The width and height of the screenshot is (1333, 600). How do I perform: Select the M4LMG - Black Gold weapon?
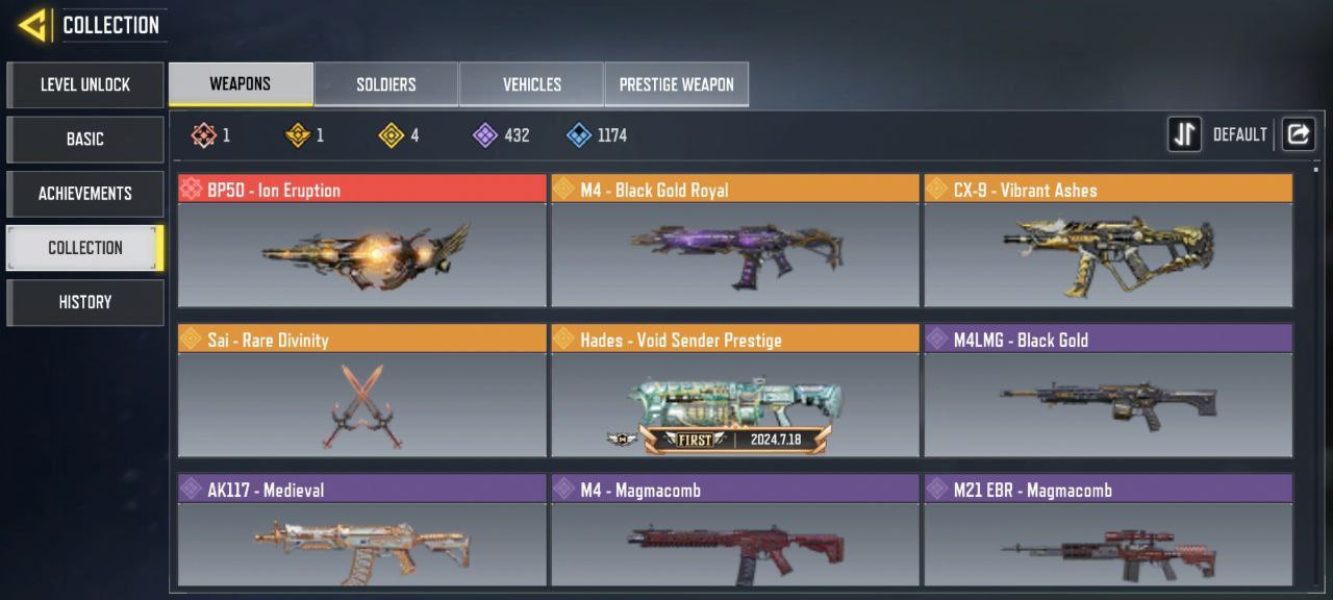(x=1108, y=391)
